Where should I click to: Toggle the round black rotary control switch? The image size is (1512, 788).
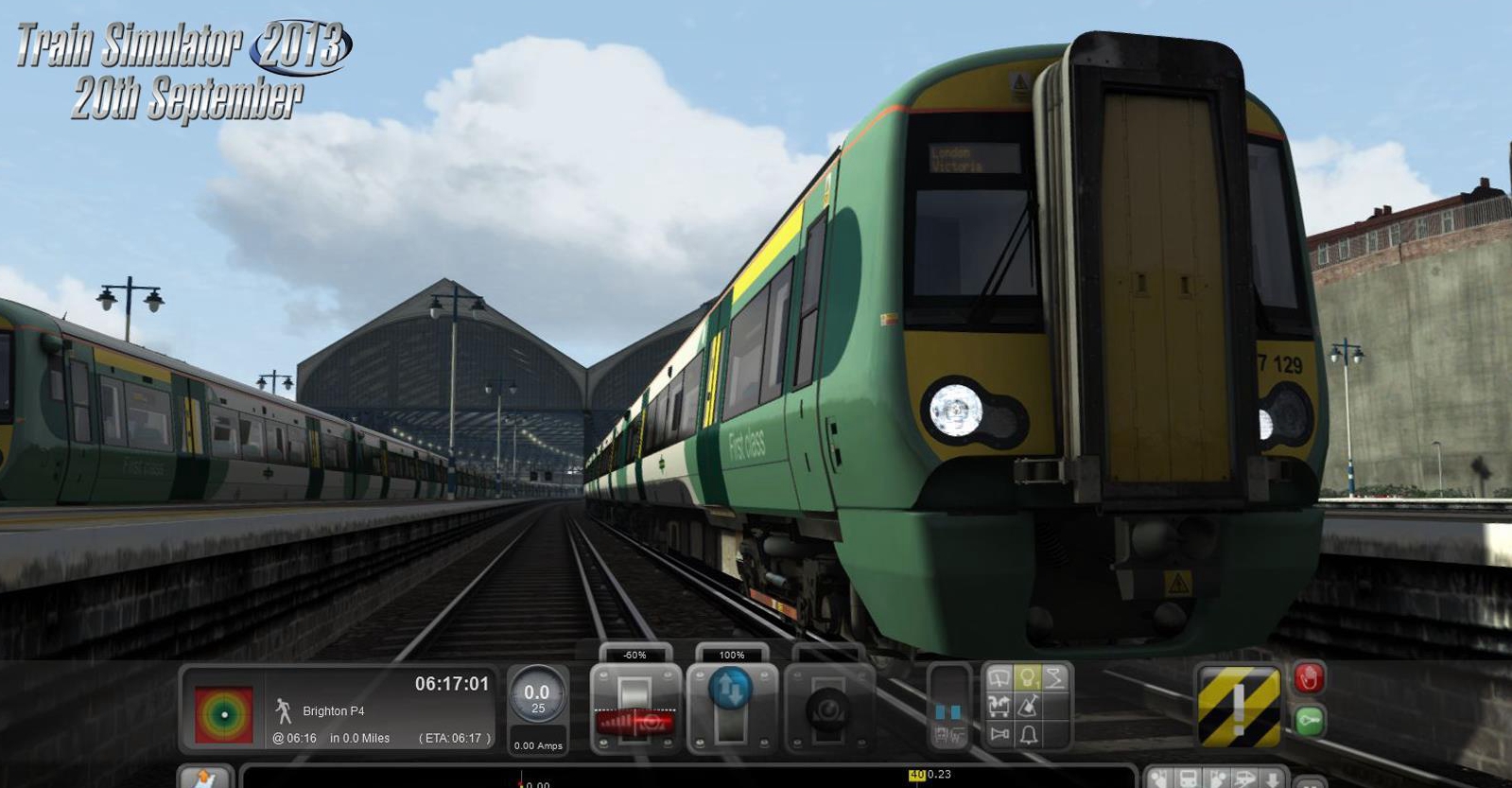click(829, 710)
